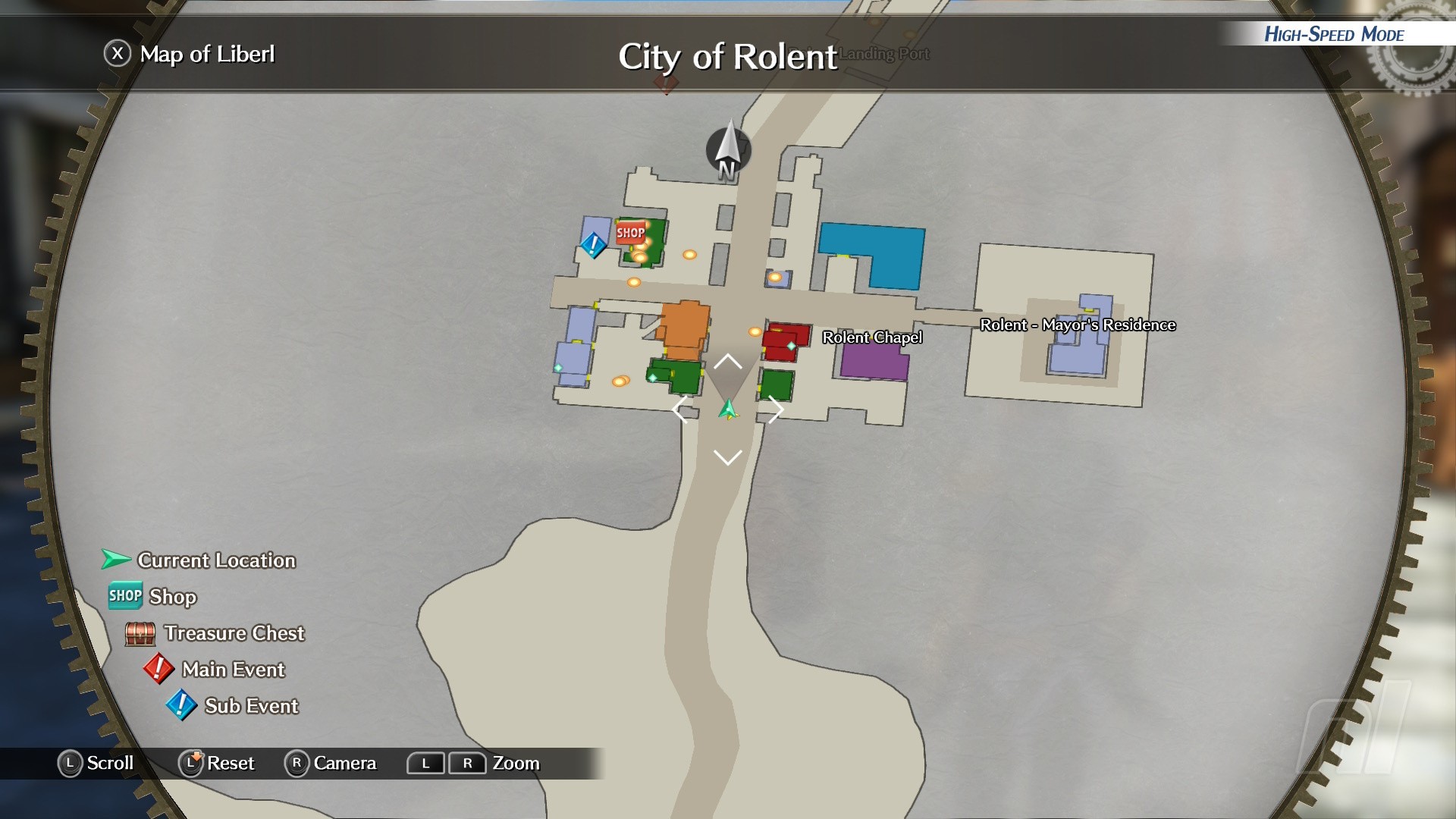Screen dimensions: 1456x819
Task: Click the blue sub event marker on the city map
Action: click(x=593, y=244)
